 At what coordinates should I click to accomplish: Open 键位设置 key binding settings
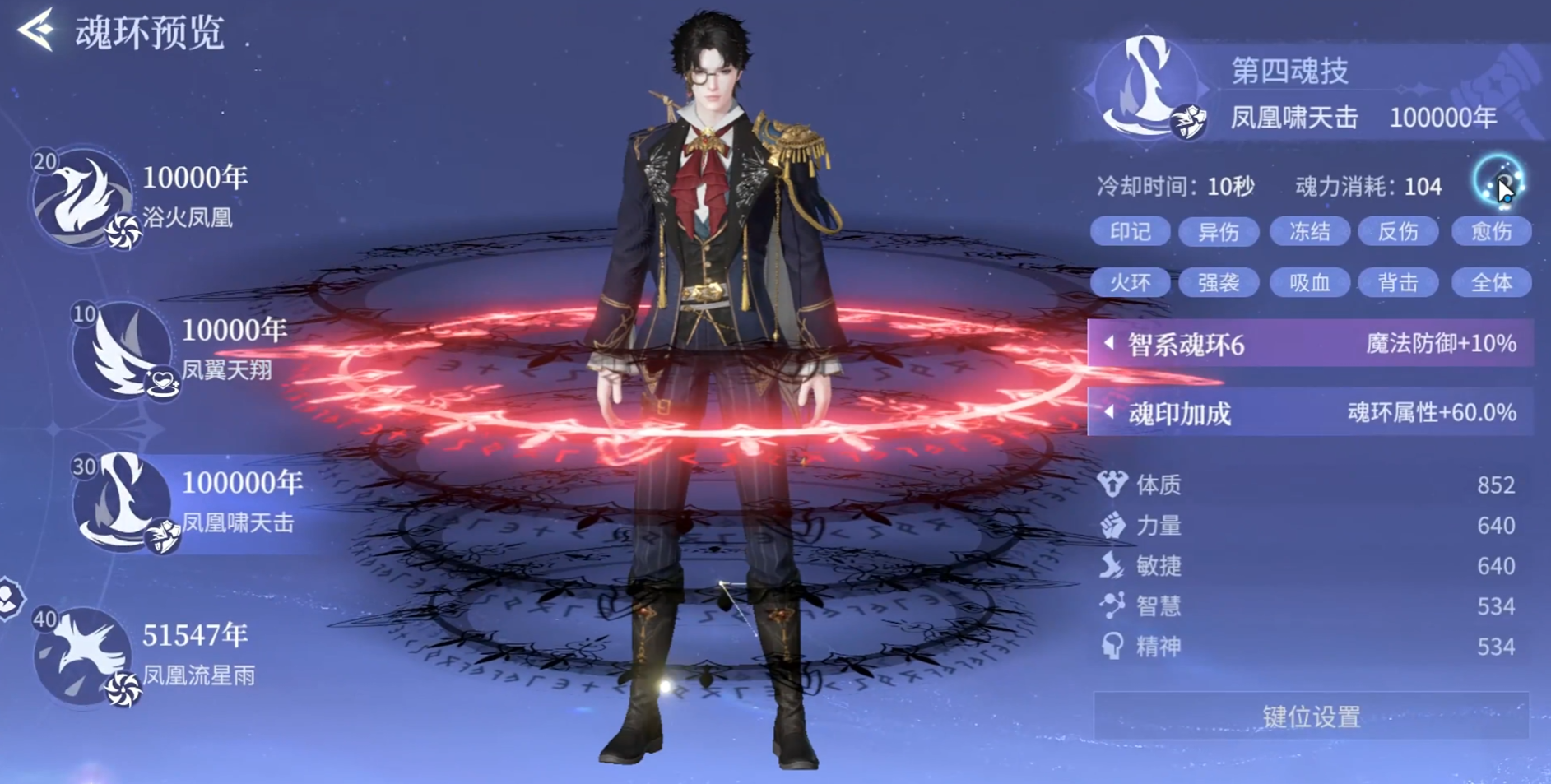pyautogui.click(x=1311, y=717)
